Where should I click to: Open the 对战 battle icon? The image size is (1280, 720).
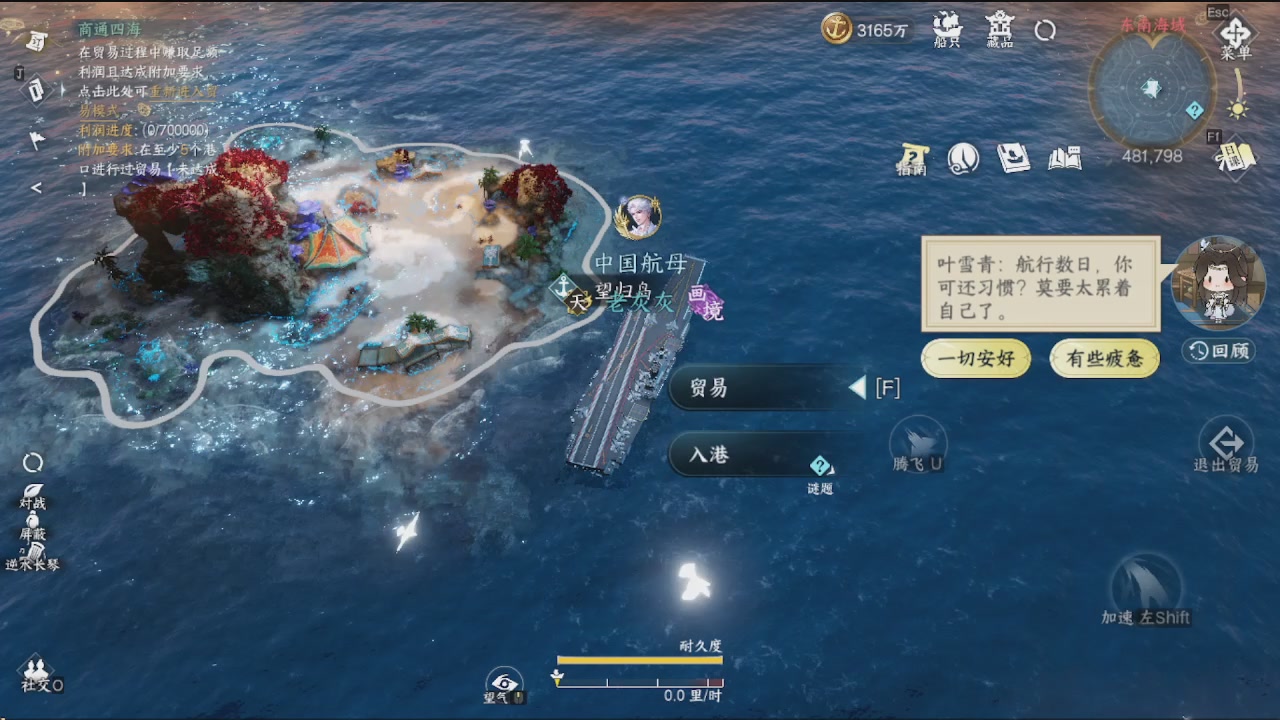pos(33,493)
